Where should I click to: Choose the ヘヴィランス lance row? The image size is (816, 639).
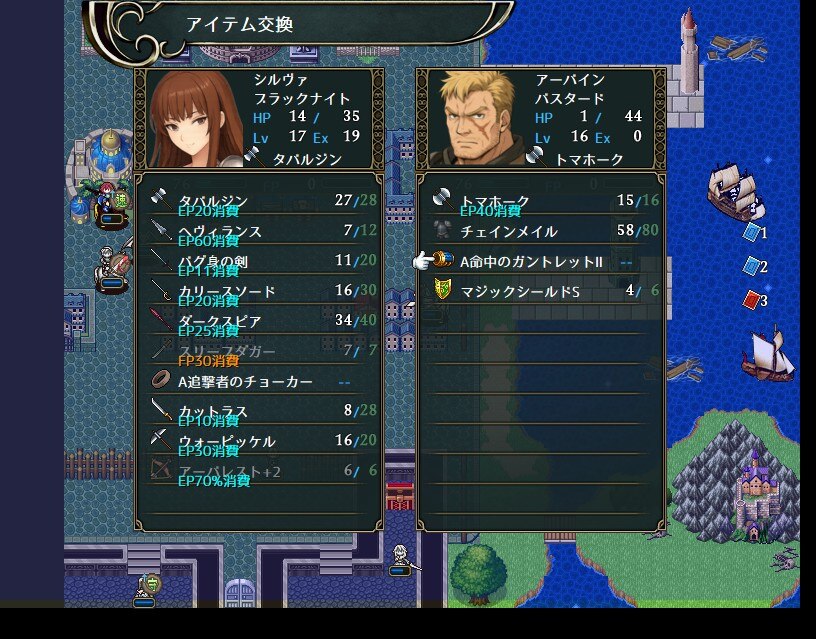[x=258, y=231]
